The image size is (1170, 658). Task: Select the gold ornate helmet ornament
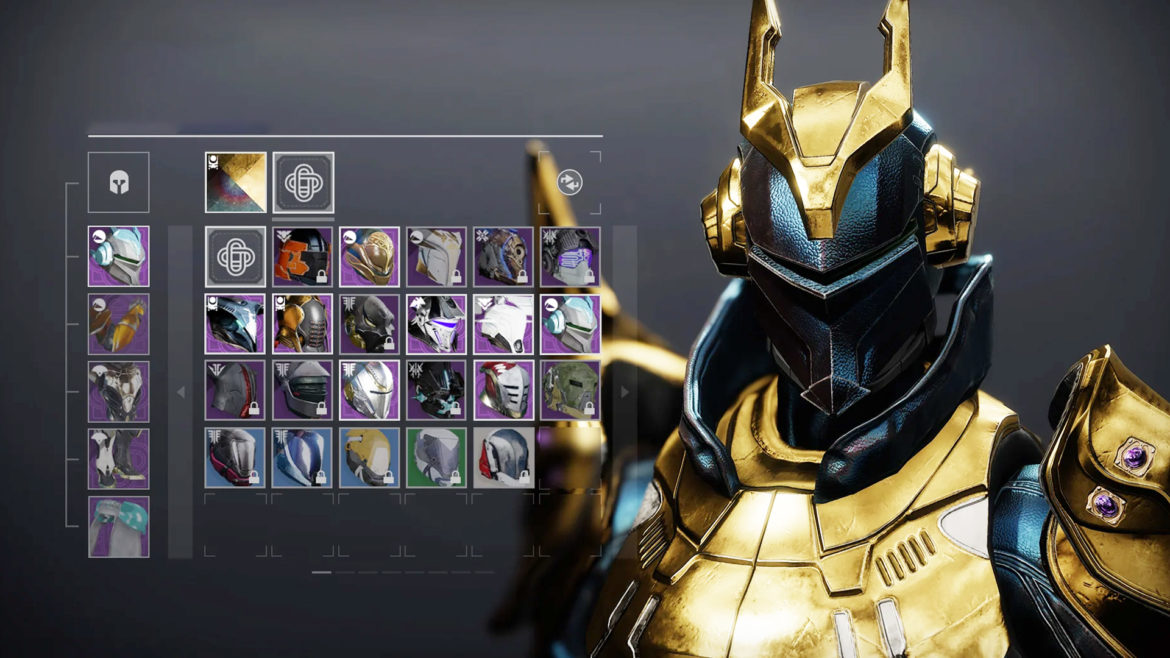(369, 257)
